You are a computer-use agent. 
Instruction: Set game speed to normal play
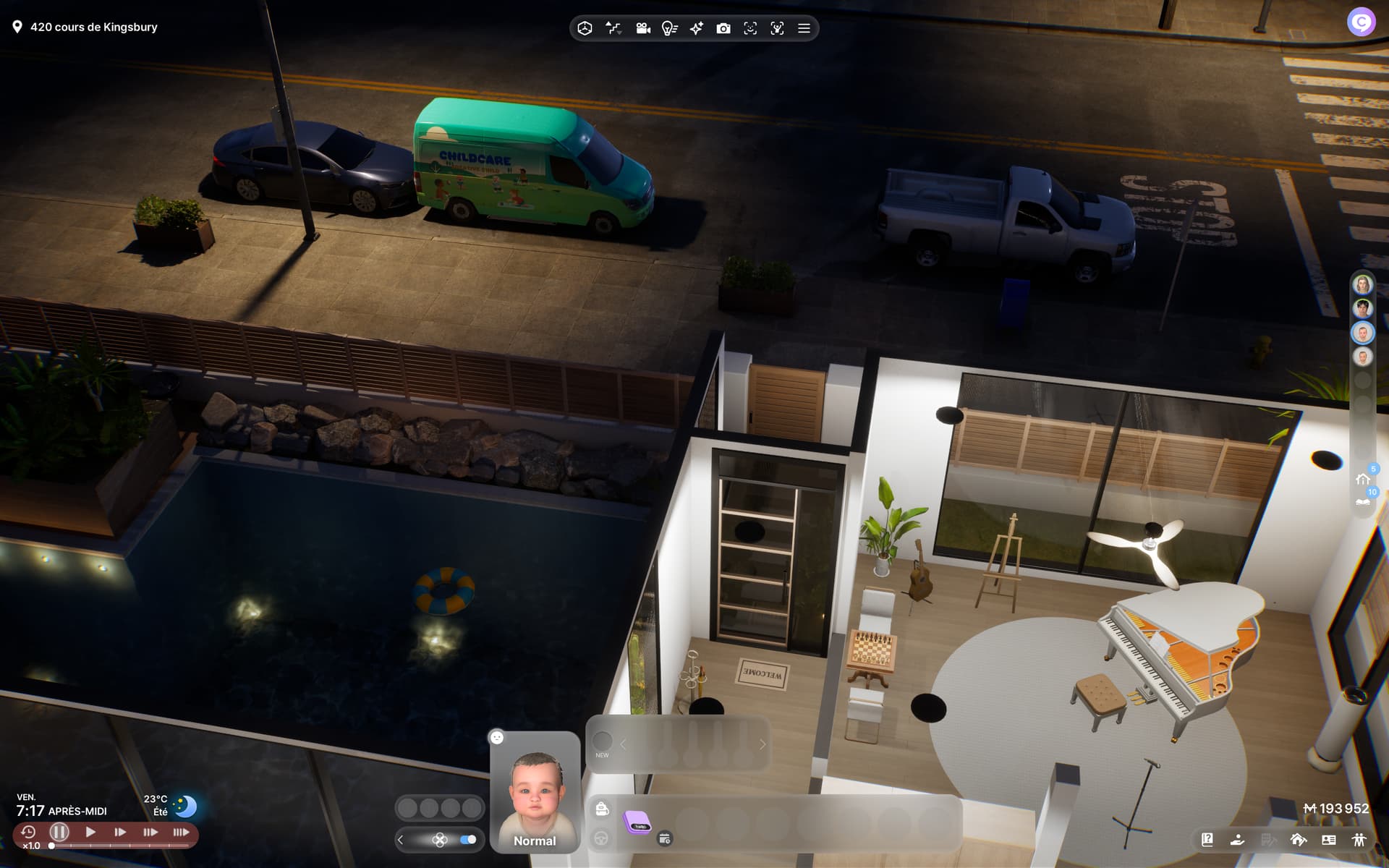90,832
